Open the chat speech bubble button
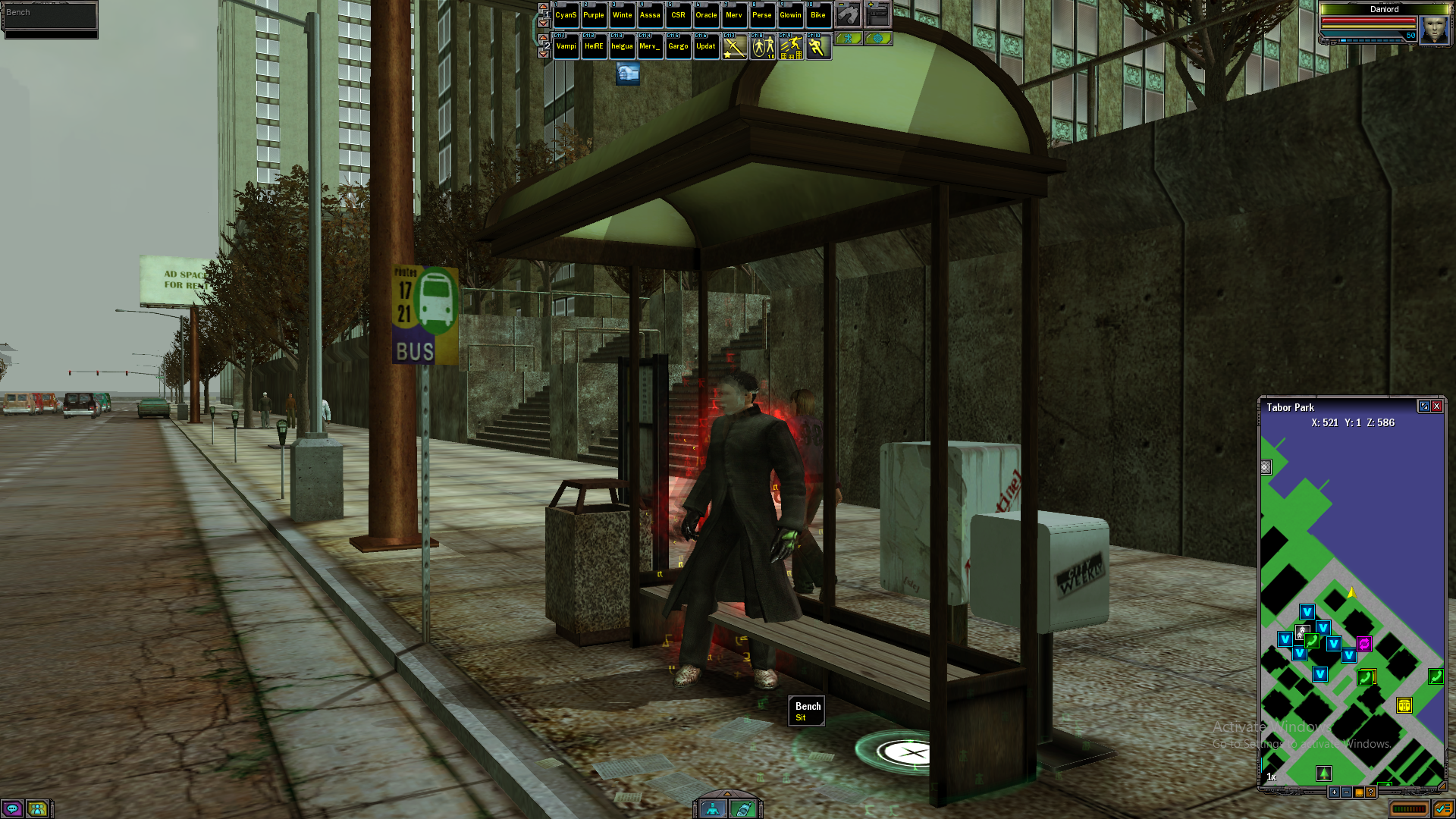1456x819 pixels. pos(13,808)
